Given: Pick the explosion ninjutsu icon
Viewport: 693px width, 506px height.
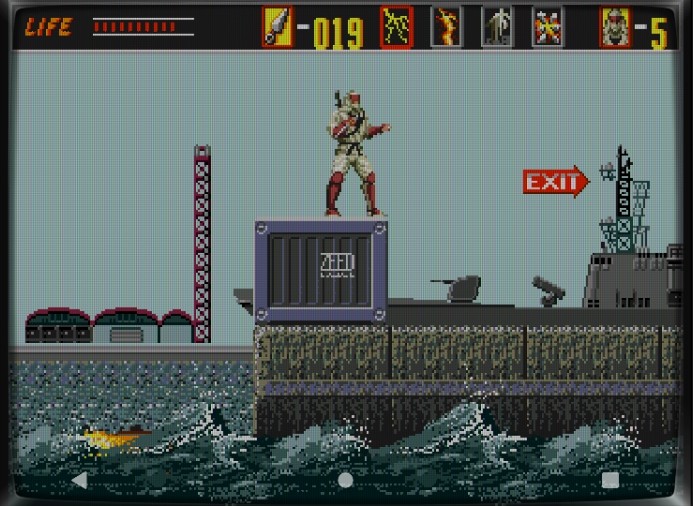Looking at the screenshot, I should point(546,27).
